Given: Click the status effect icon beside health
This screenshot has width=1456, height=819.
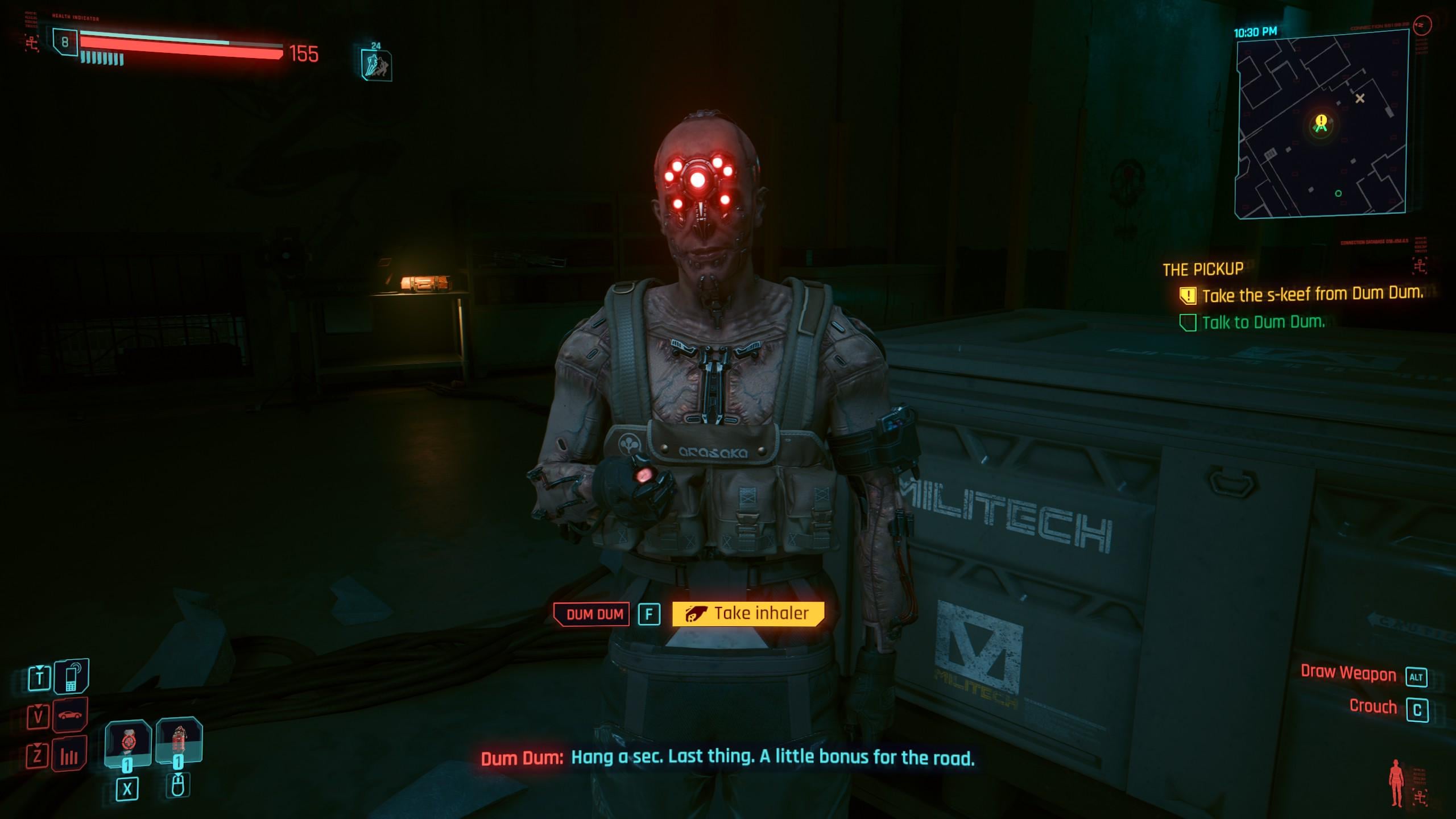Looking at the screenshot, I should 377,65.
